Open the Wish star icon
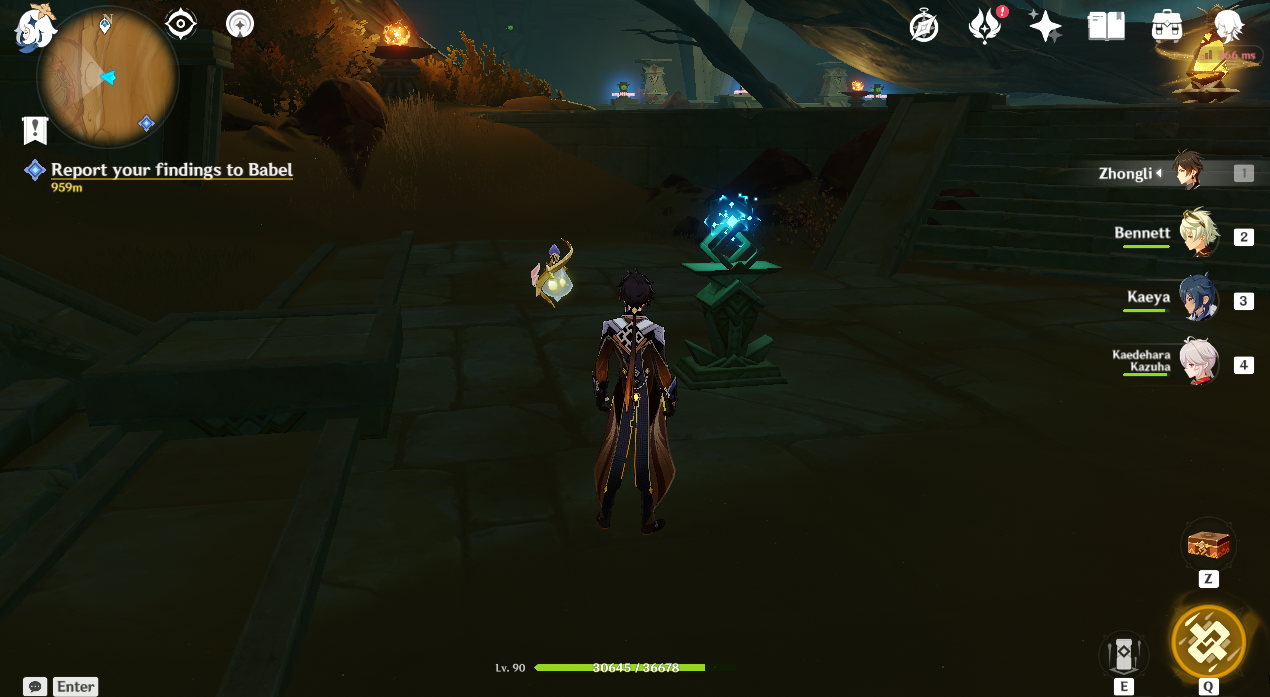1270x697 pixels. 1045,26
